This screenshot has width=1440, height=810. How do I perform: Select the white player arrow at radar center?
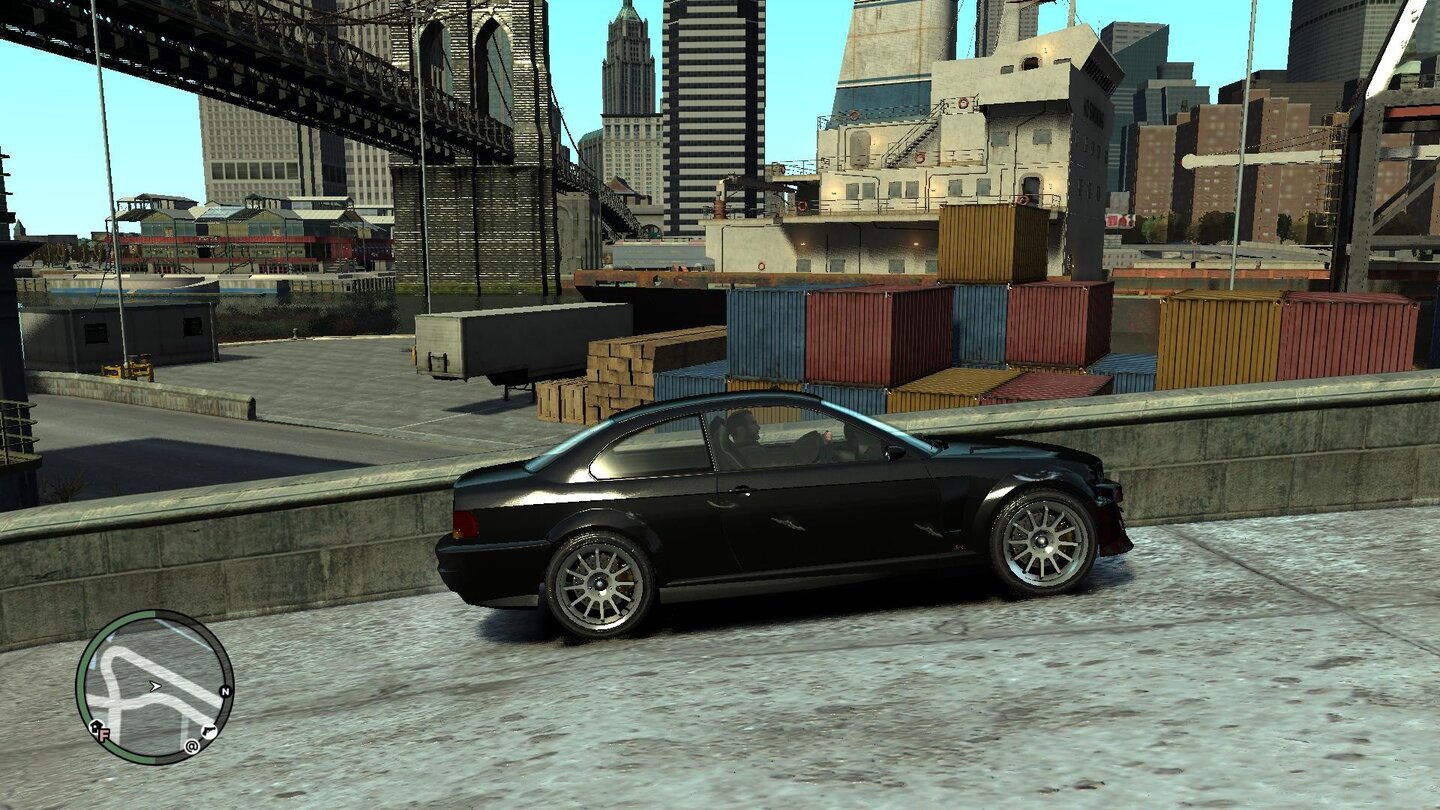[x=155, y=687]
